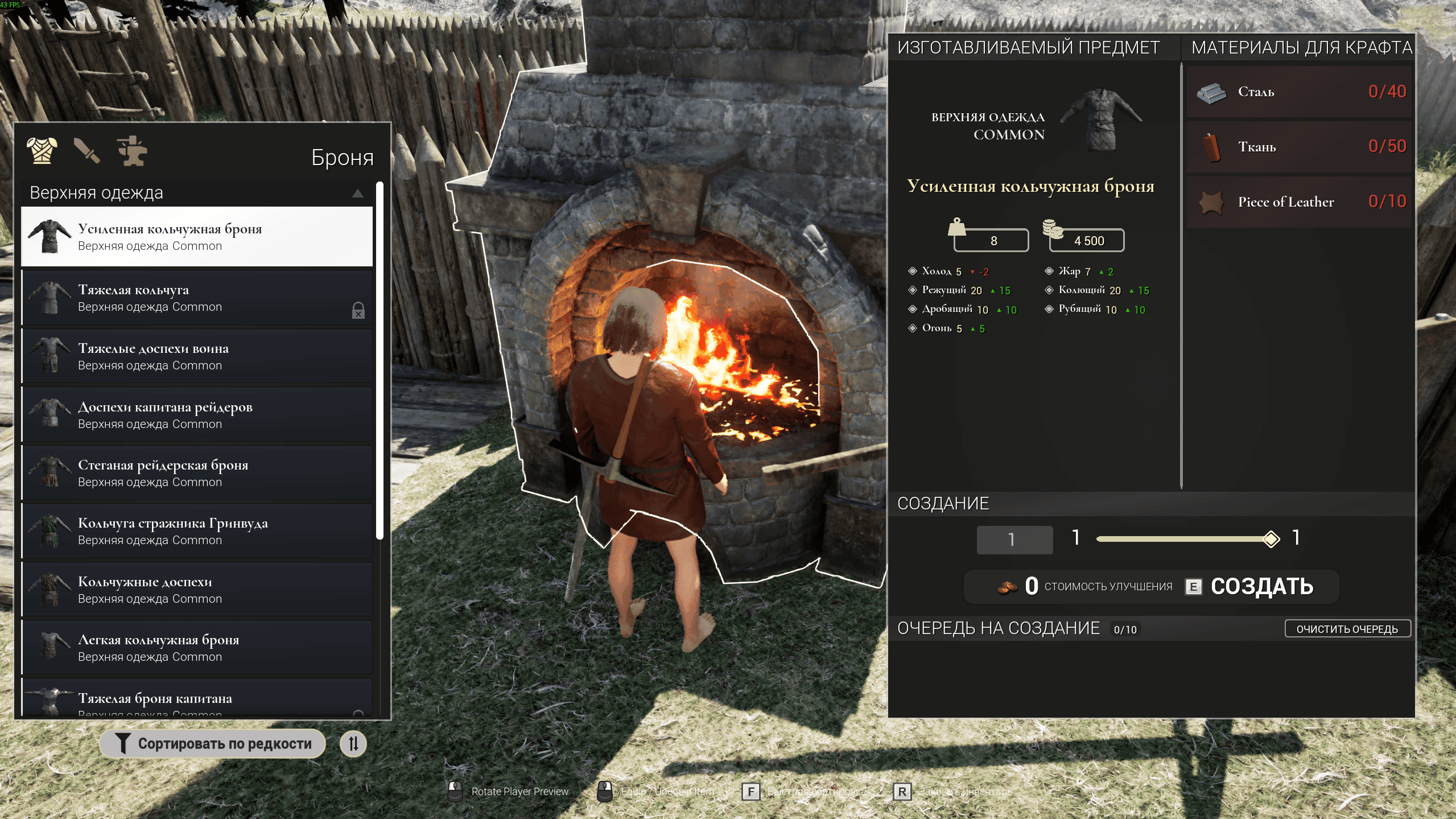The height and width of the screenshot is (819, 1456).
Task: Select Легкая кольчужная броня recipe
Action: tap(197, 648)
